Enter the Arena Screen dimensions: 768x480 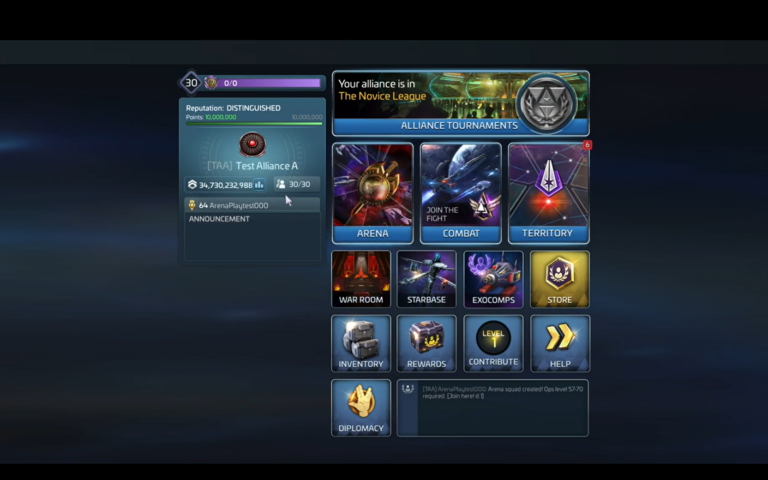[x=372, y=193]
